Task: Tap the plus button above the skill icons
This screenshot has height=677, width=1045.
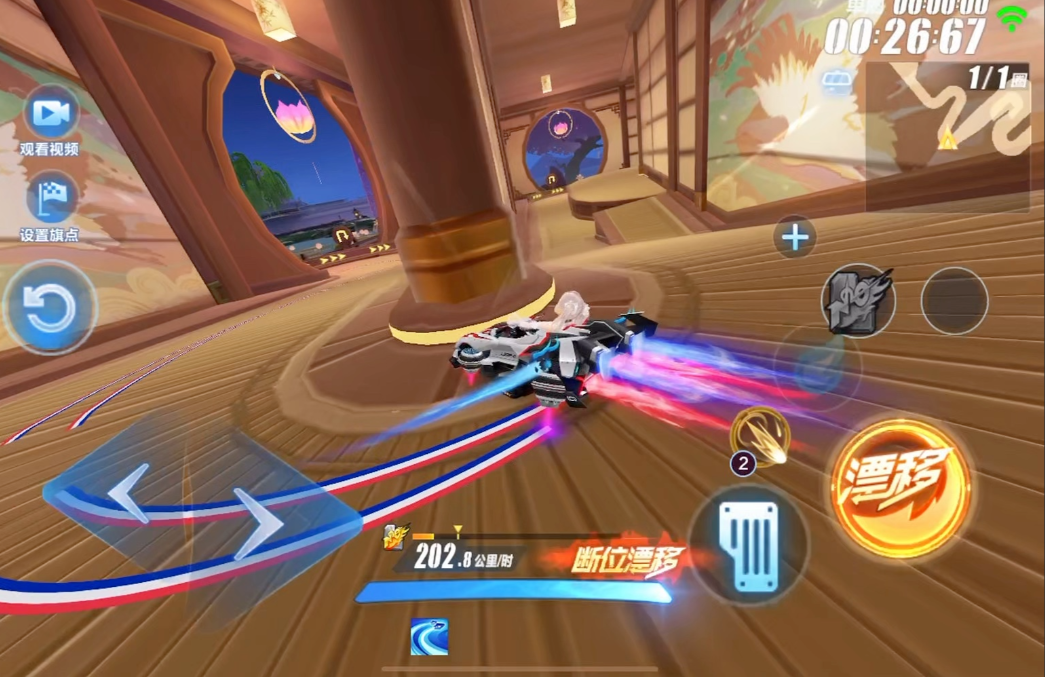Action: click(x=795, y=238)
